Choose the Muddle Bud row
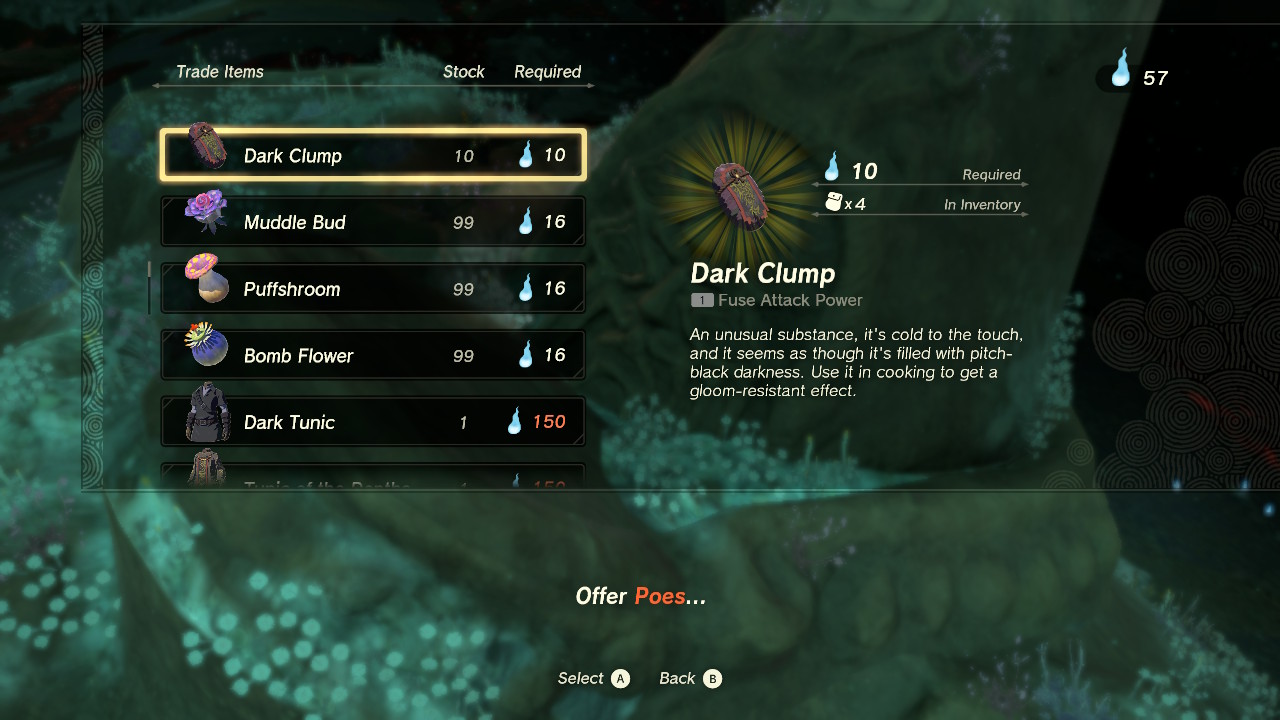The width and height of the screenshot is (1280, 720). point(373,222)
